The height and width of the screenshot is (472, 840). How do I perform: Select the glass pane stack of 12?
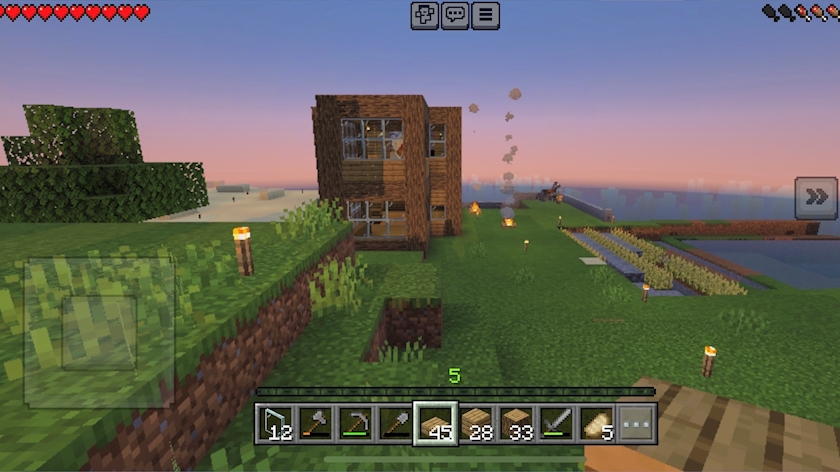pos(275,423)
